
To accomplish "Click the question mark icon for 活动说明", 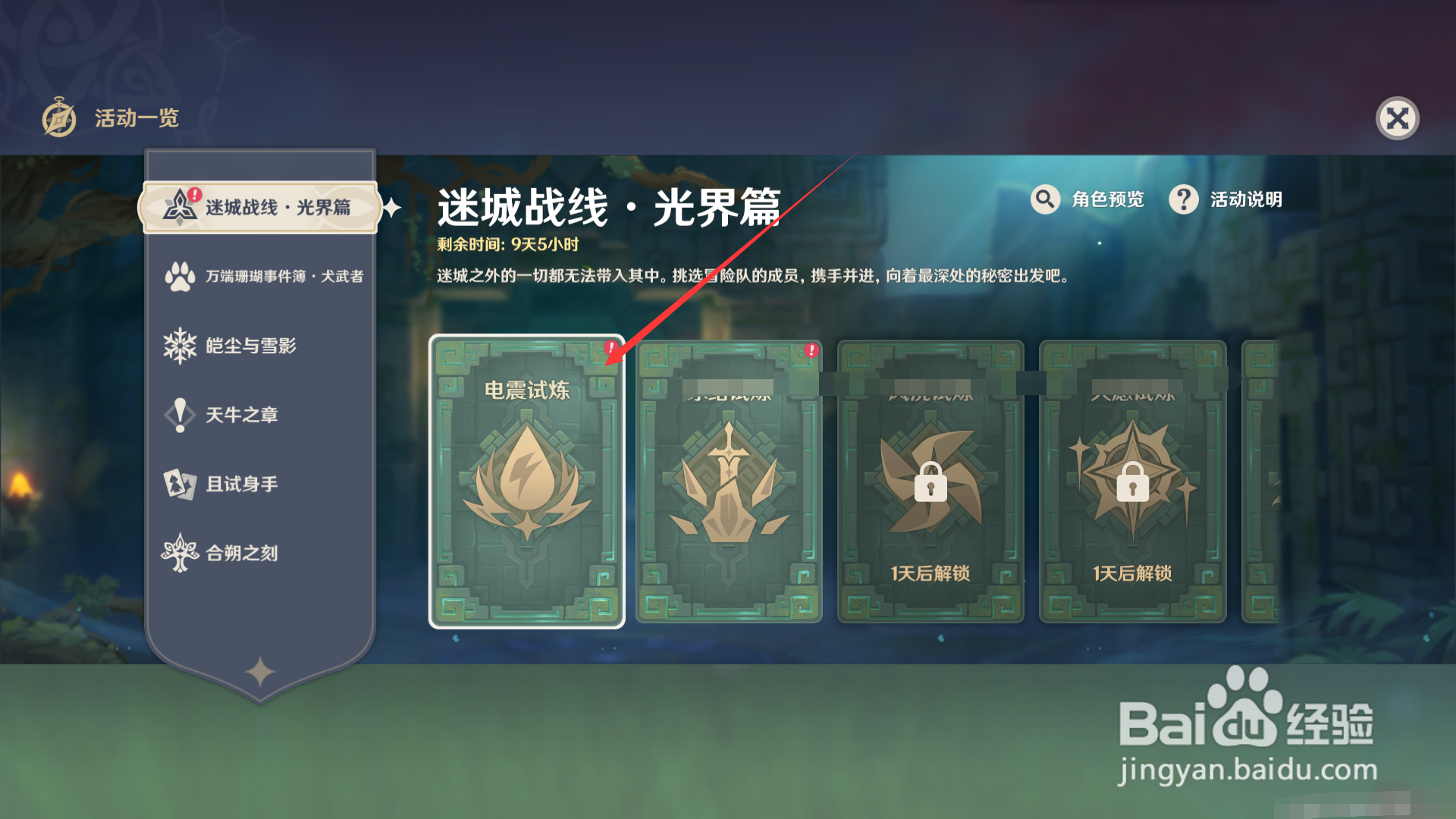I will pos(1184,199).
